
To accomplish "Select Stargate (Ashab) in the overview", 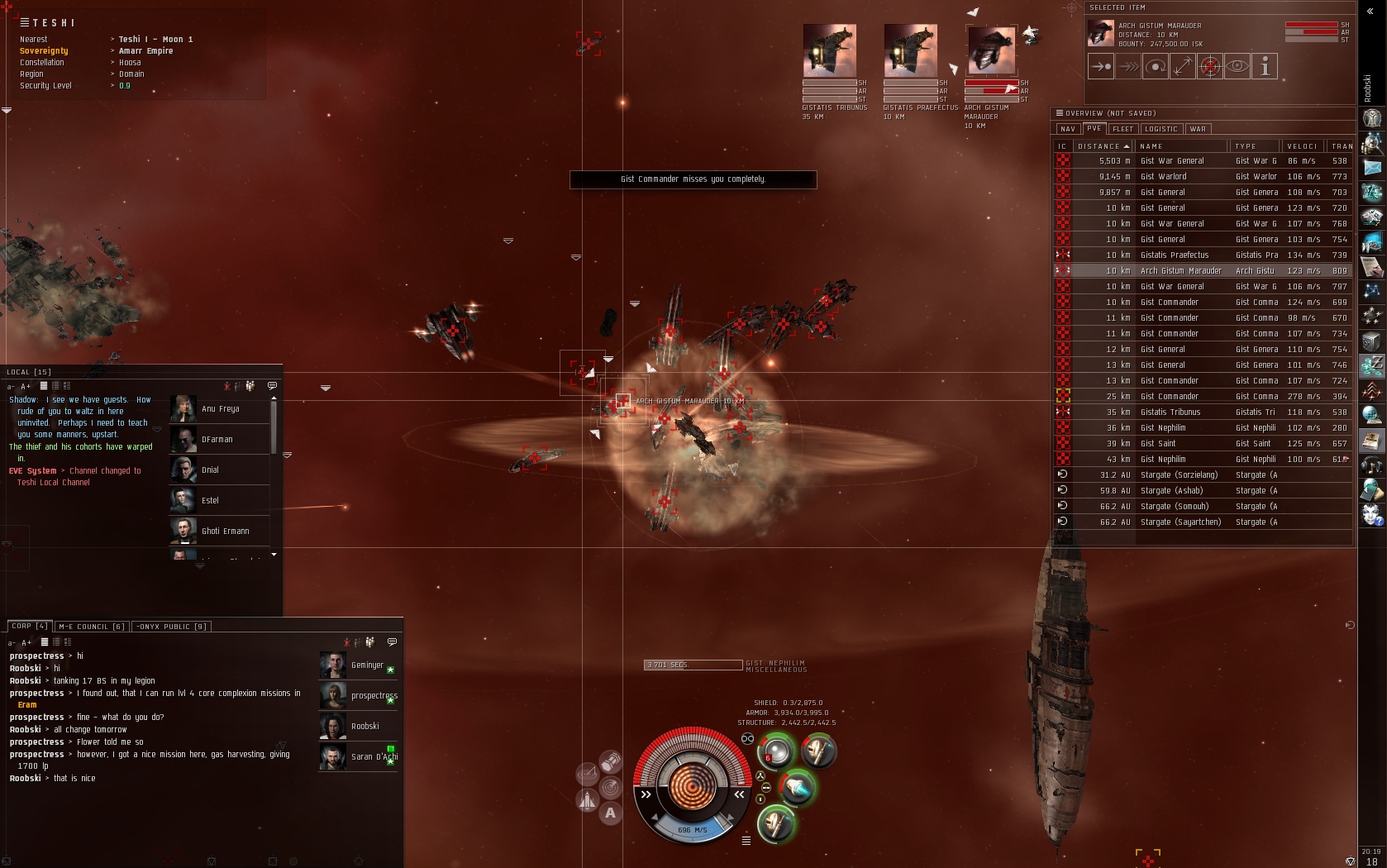I will [1170, 491].
